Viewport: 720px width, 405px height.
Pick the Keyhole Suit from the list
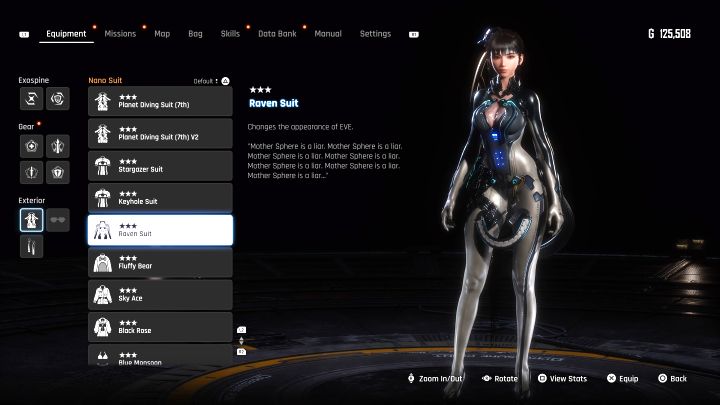[x=160, y=197]
